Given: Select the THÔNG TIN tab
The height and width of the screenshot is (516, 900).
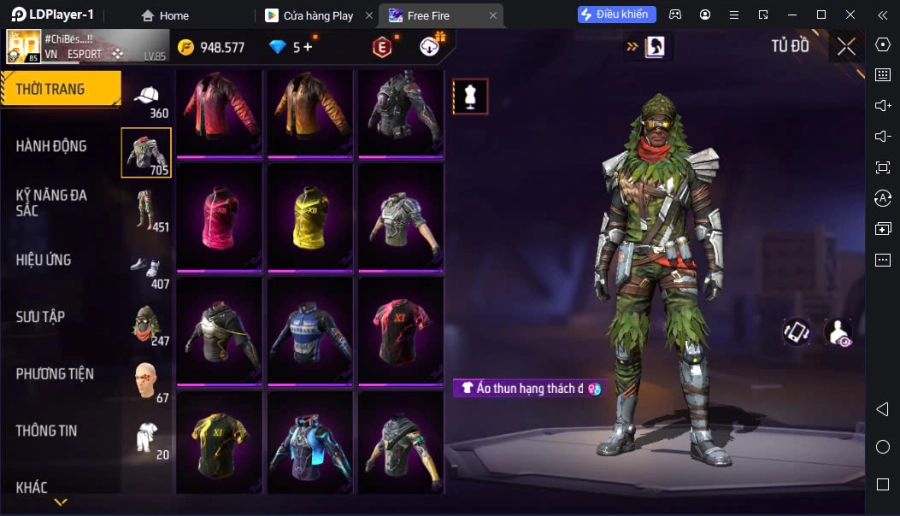Looking at the screenshot, I should 47,431.
